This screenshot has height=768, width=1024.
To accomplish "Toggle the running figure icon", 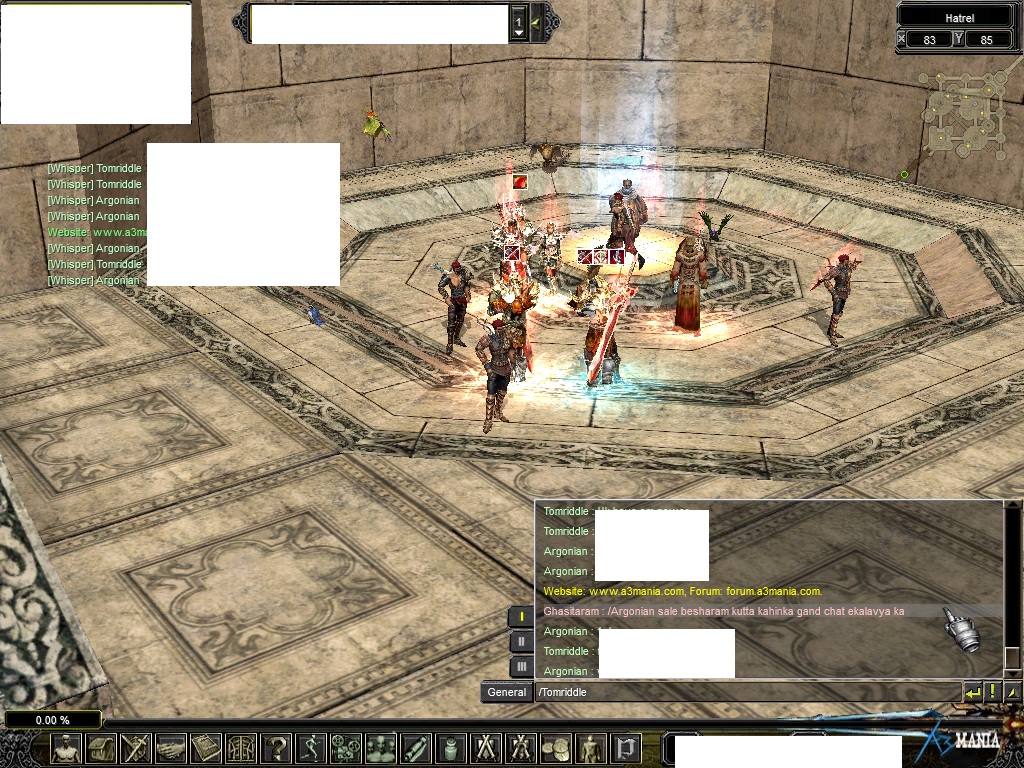I will pos(311,748).
